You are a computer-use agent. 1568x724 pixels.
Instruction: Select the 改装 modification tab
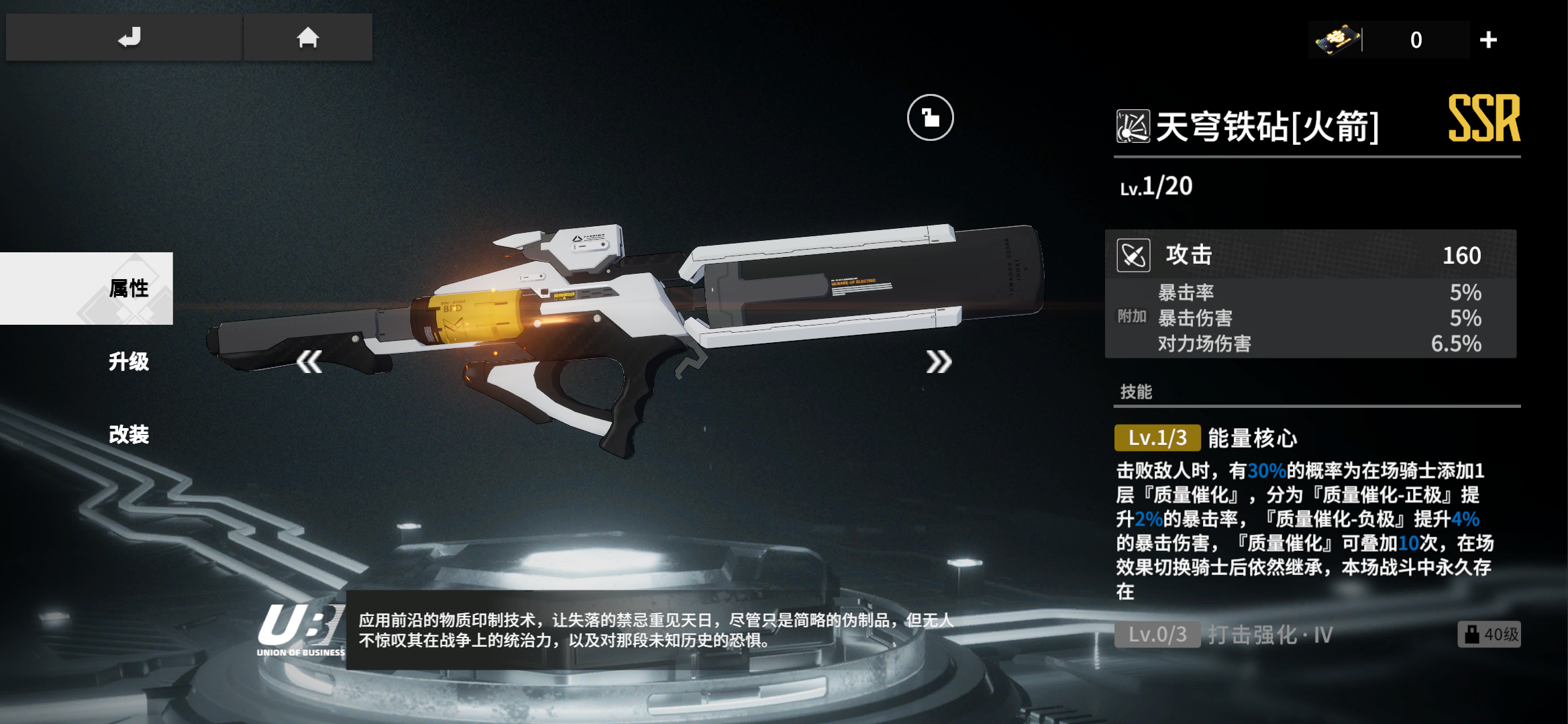pos(128,435)
